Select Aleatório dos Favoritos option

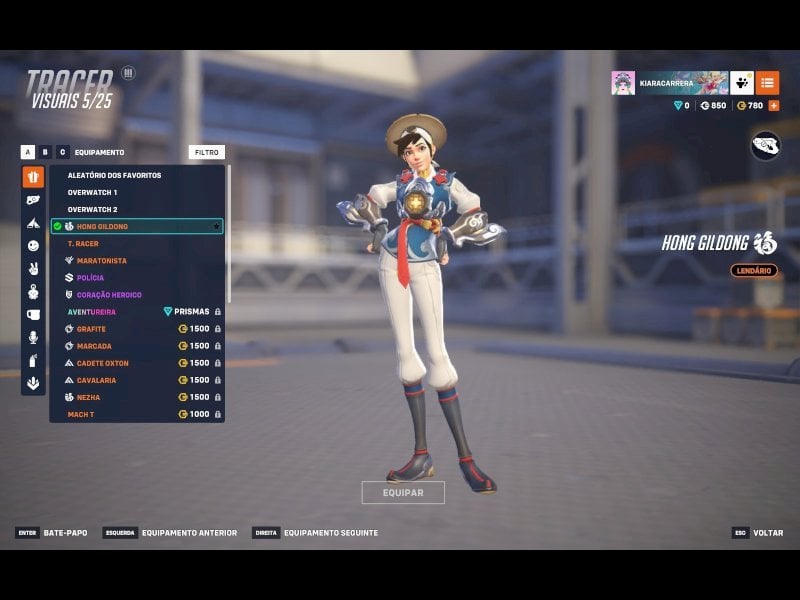pyautogui.click(x=114, y=175)
